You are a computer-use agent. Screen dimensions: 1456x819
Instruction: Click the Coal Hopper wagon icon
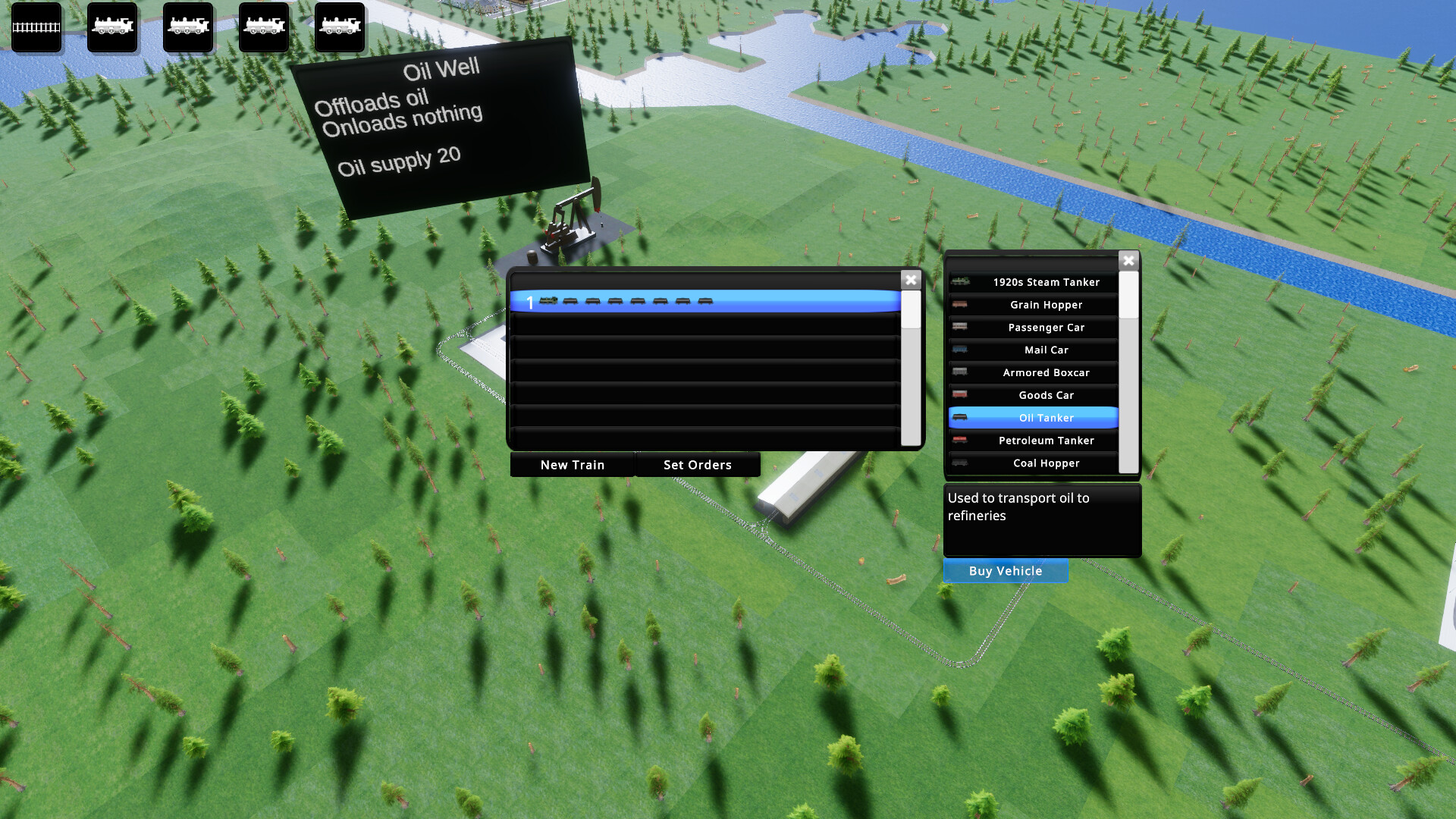pyautogui.click(x=959, y=463)
